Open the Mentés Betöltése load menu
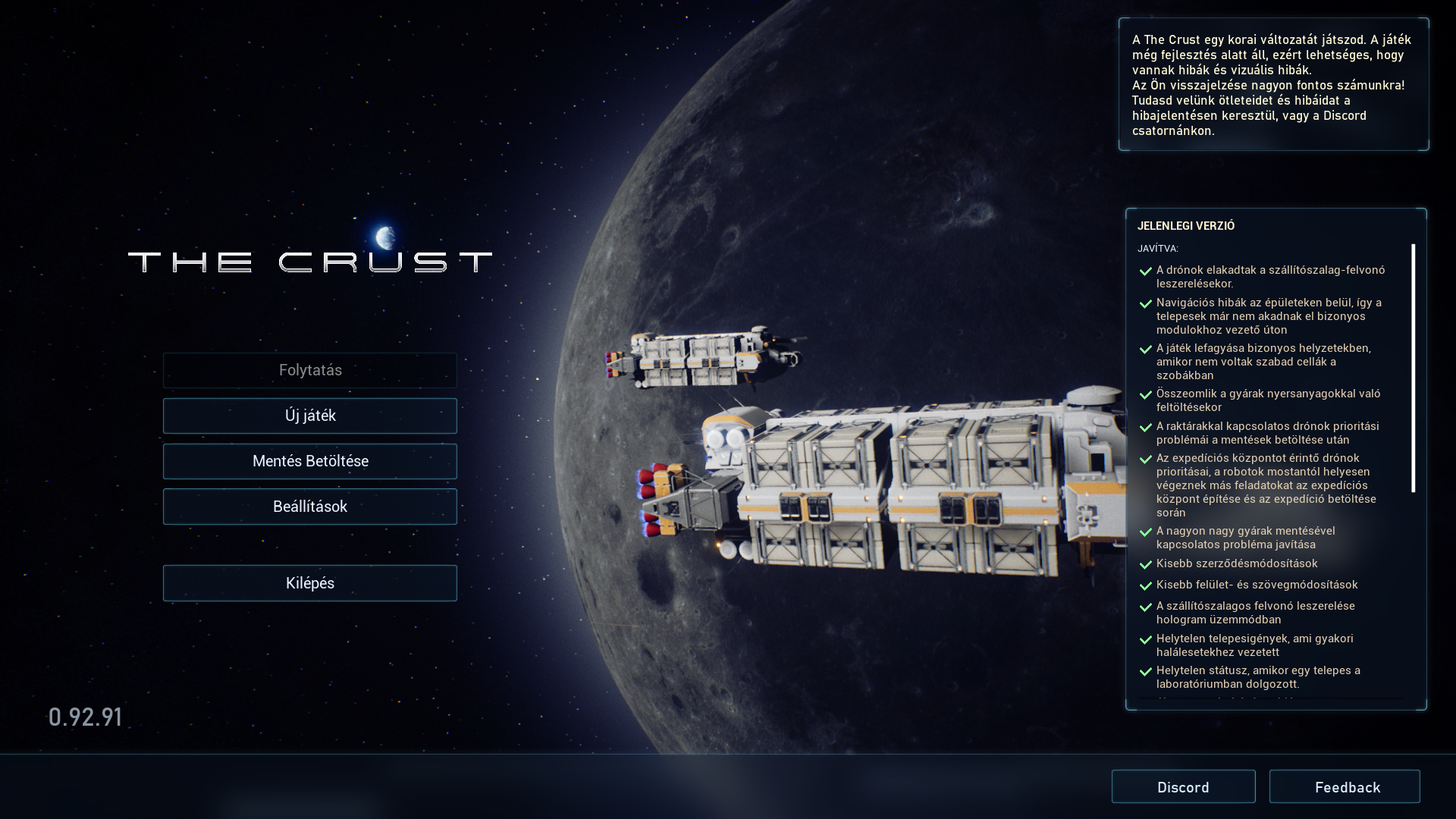The height and width of the screenshot is (819, 1456). coord(310,461)
